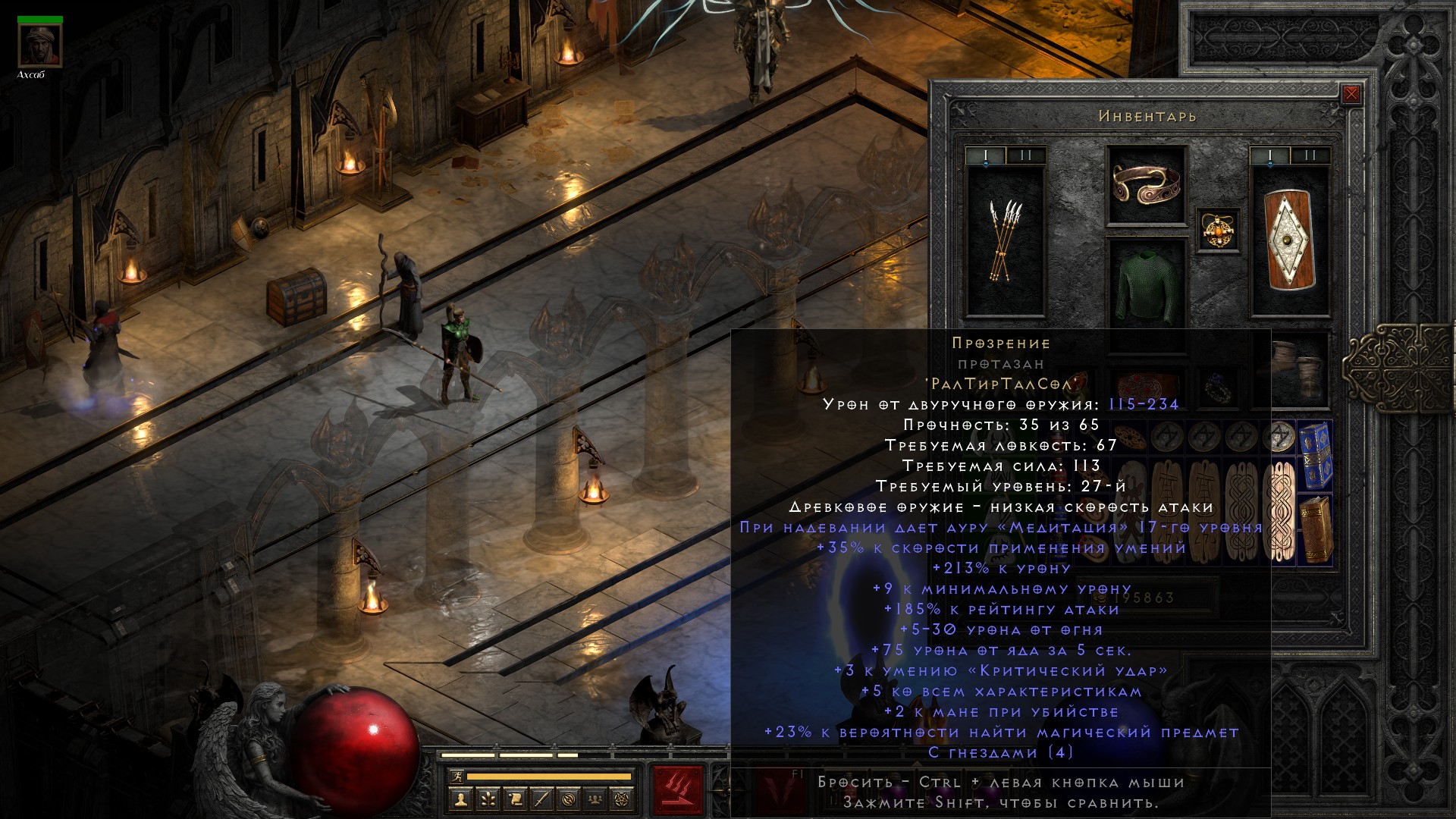Select the blue tome in inventory

[1316, 457]
